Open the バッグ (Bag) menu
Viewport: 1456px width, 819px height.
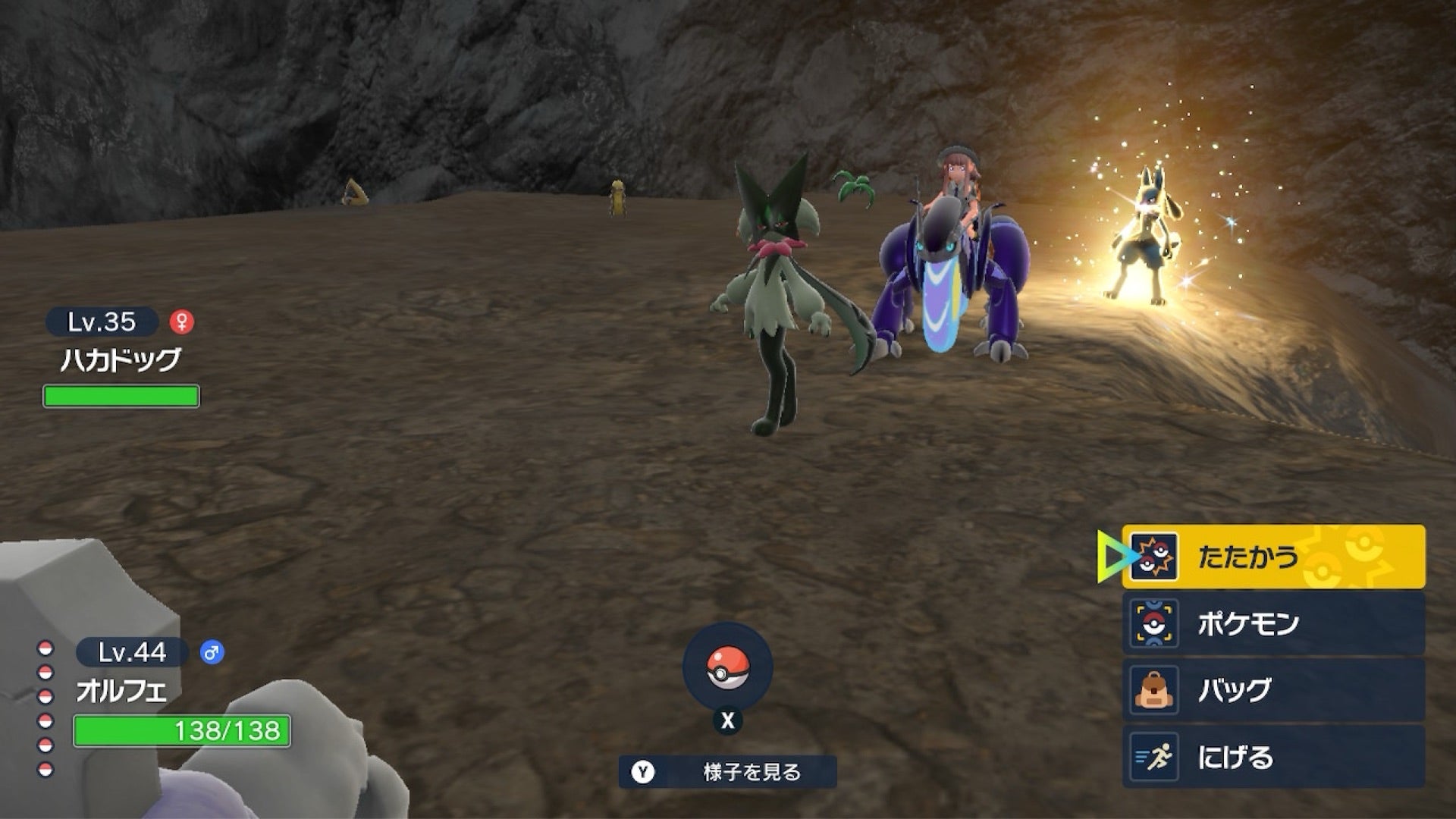tap(1273, 690)
